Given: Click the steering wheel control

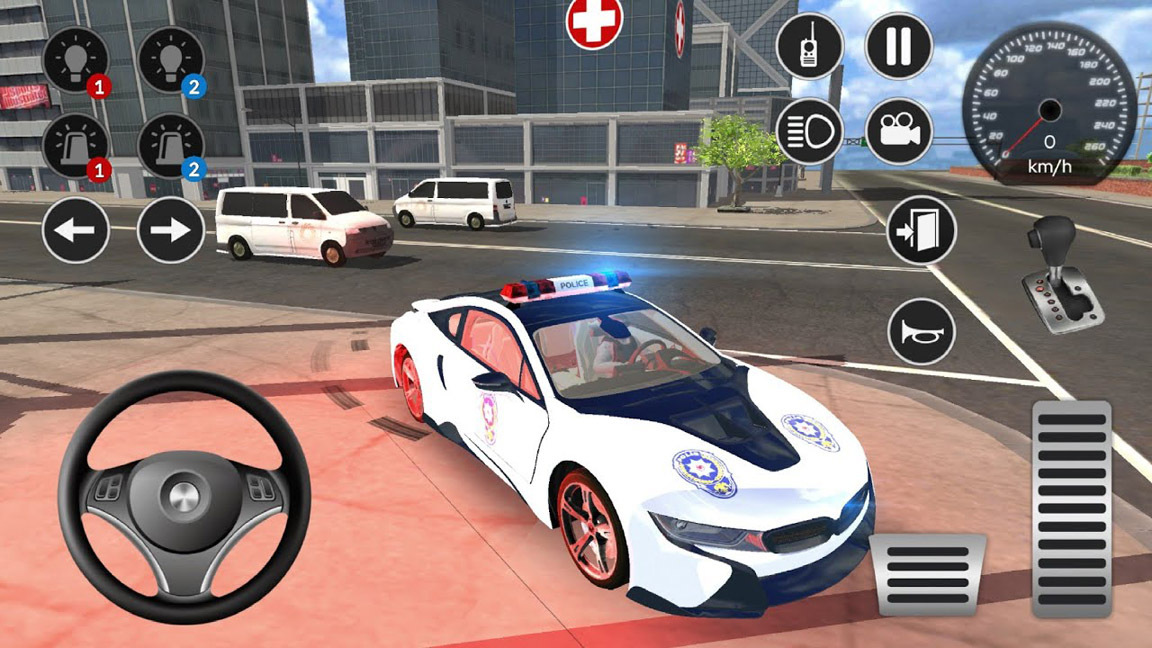Looking at the screenshot, I should click(x=182, y=497).
